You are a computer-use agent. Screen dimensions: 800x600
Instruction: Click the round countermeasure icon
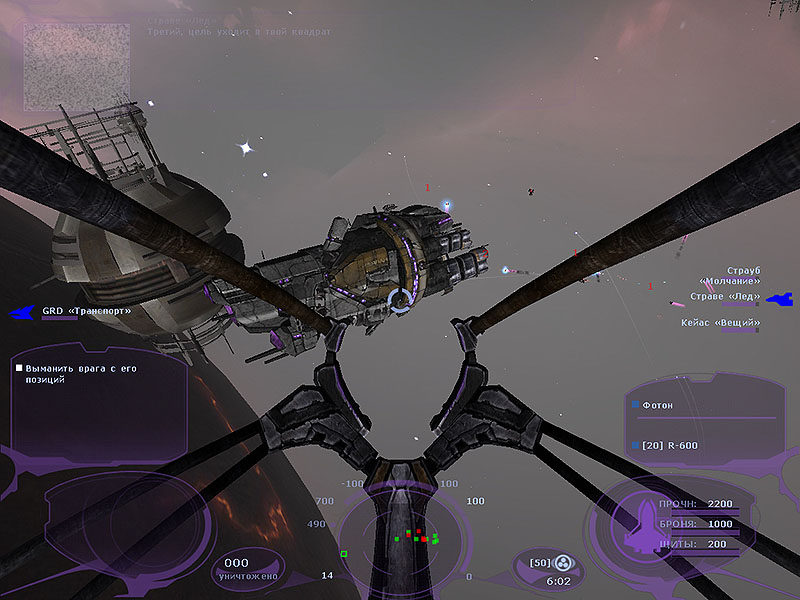563,563
